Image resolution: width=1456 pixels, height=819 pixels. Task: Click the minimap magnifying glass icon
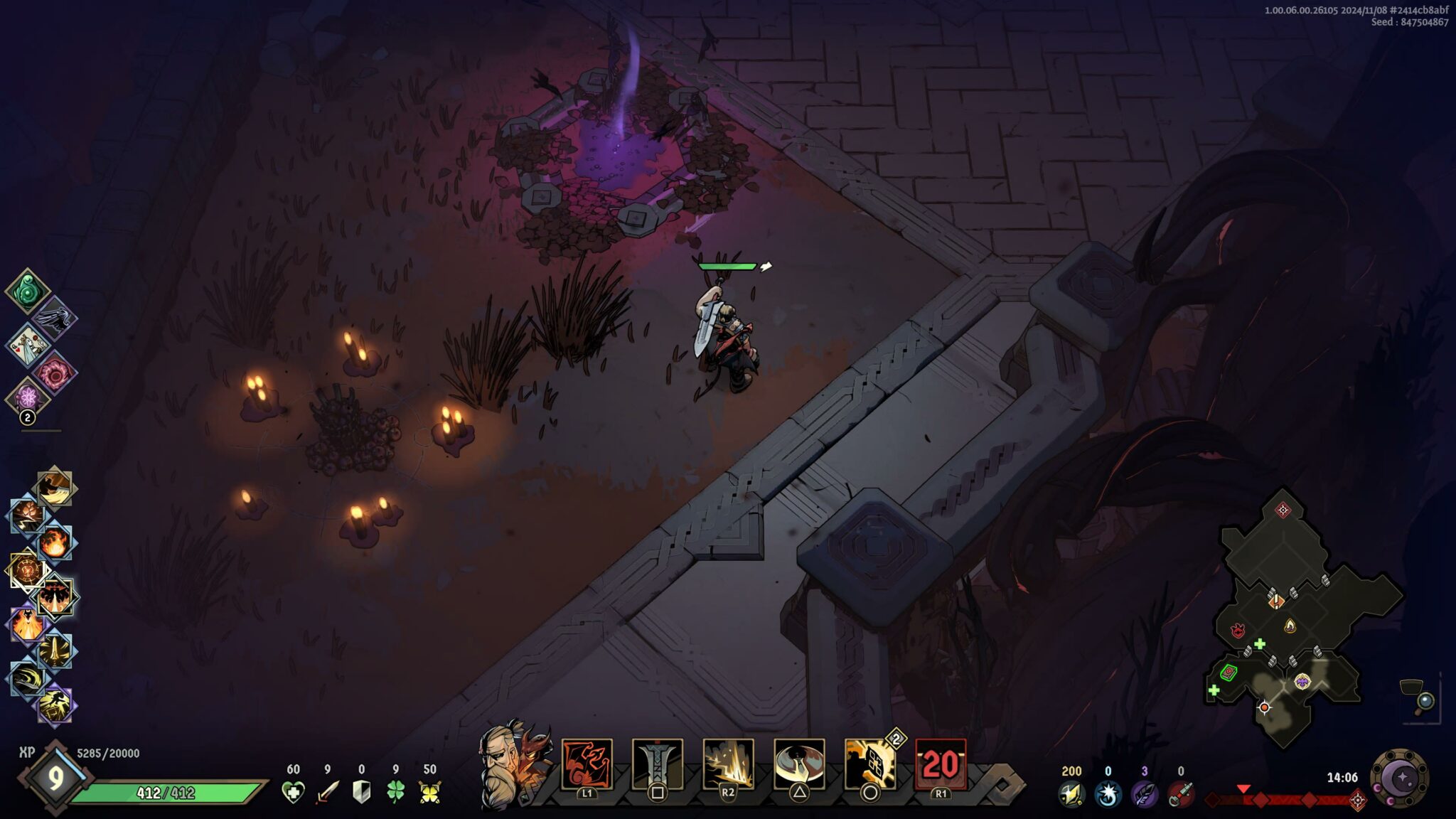pyautogui.click(x=1425, y=702)
